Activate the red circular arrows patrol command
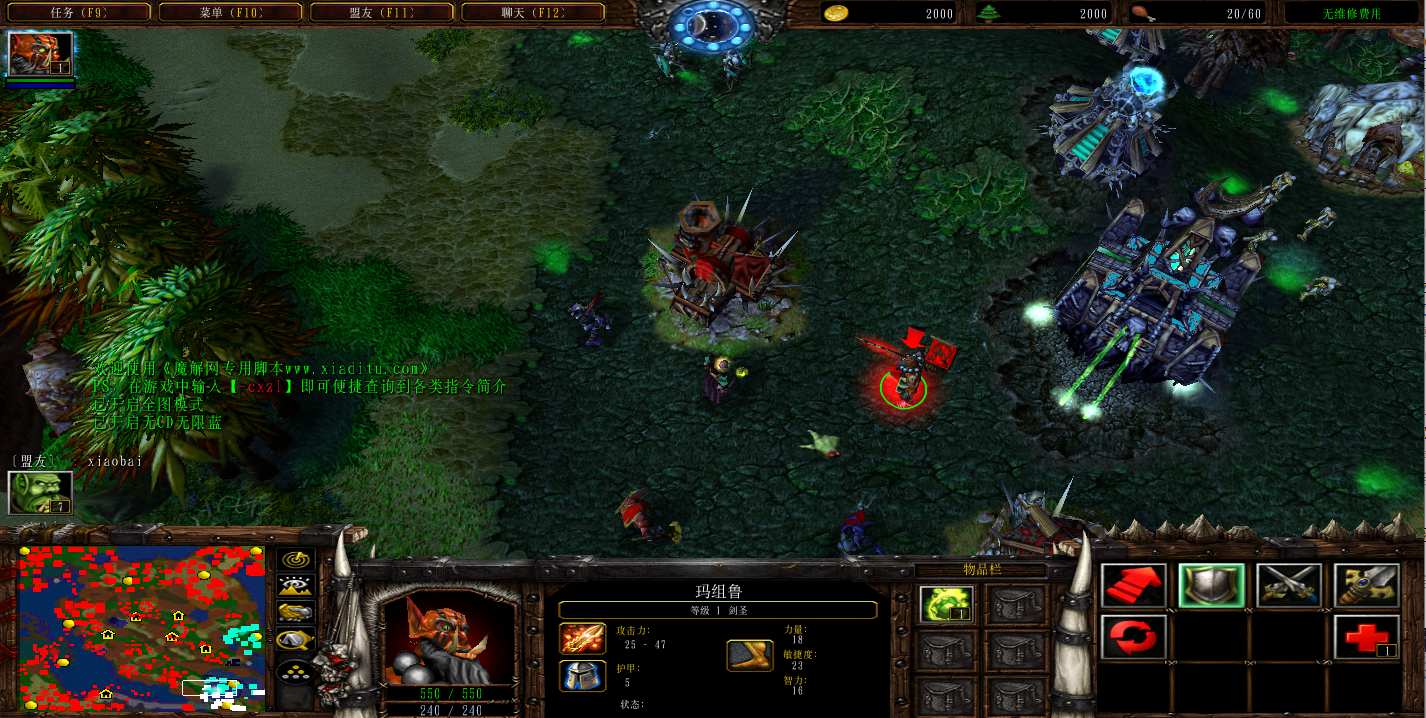Screen dimensions: 1426x718 coord(1134,637)
